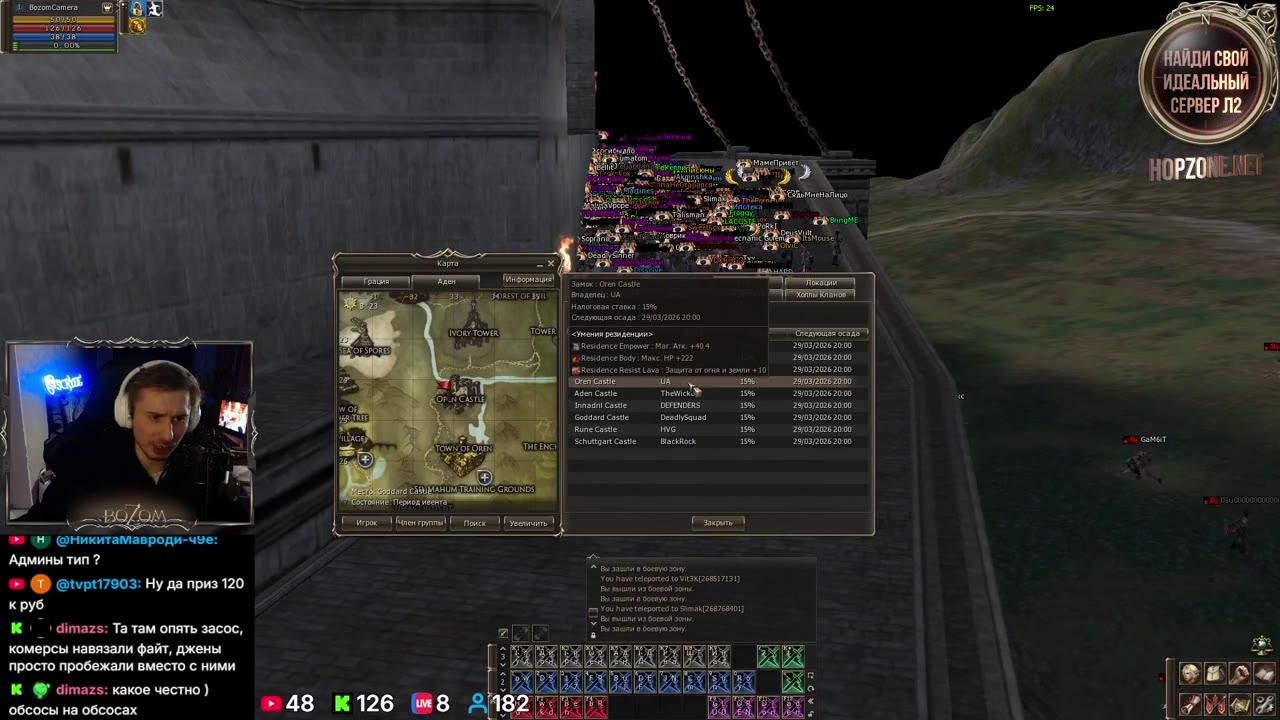Open the Поиск map search
This screenshot has height=720, width=1280.
click(474, 523)
